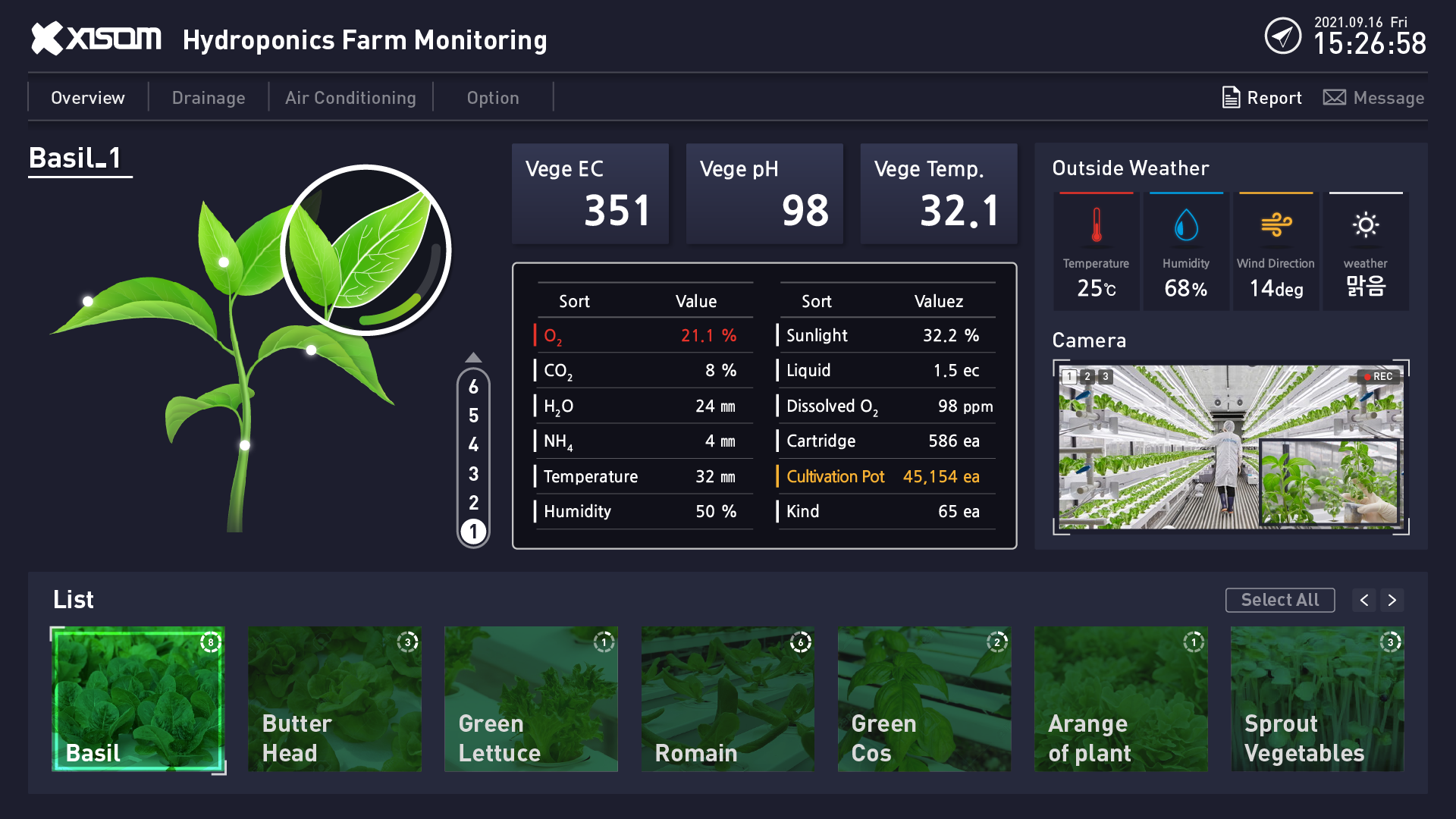
Task: Open the Report panel via its document icon
Action: click(1231, 98)
